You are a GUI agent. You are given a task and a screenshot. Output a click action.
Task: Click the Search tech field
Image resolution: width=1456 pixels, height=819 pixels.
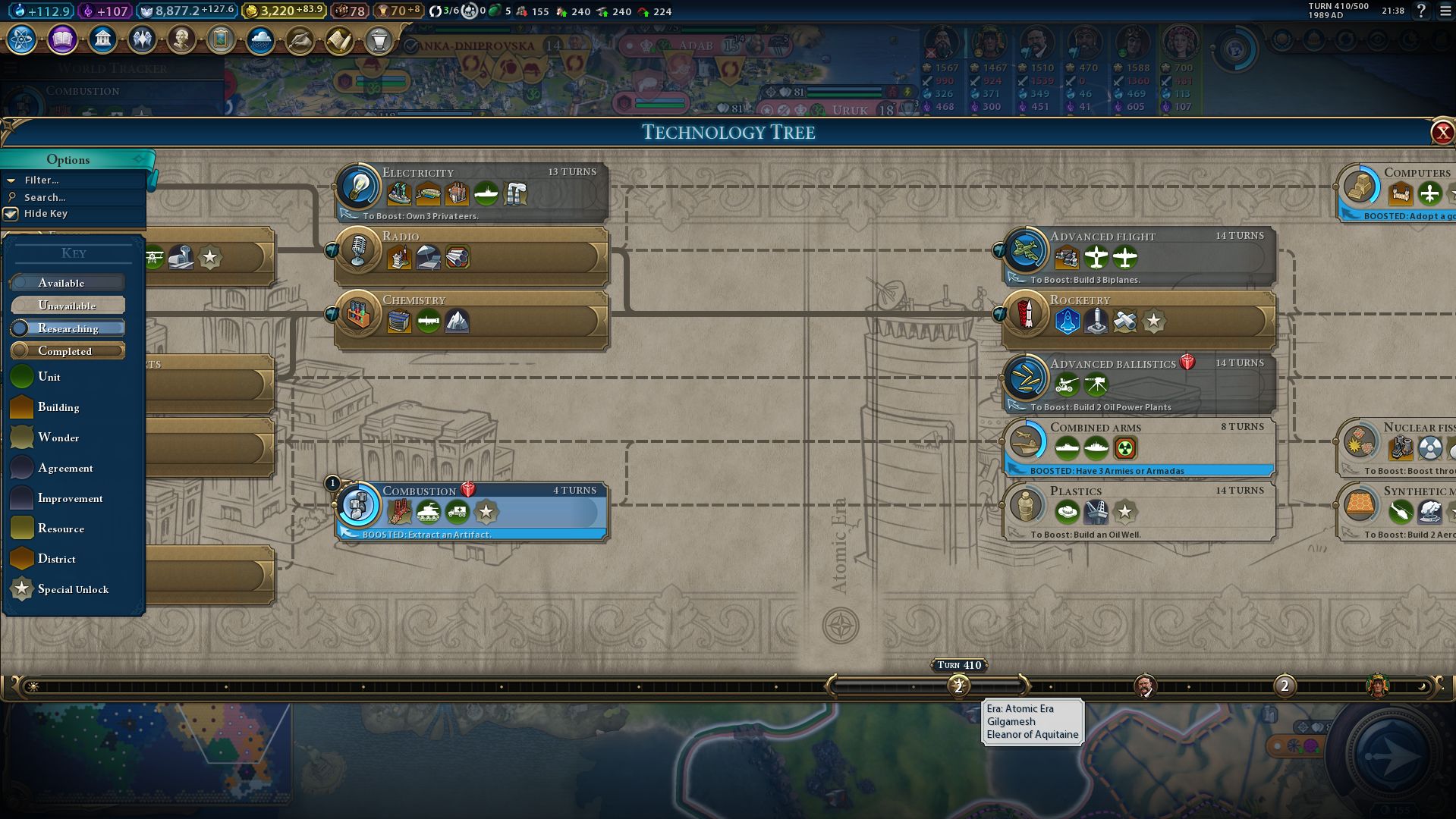[x=46, y=197]
